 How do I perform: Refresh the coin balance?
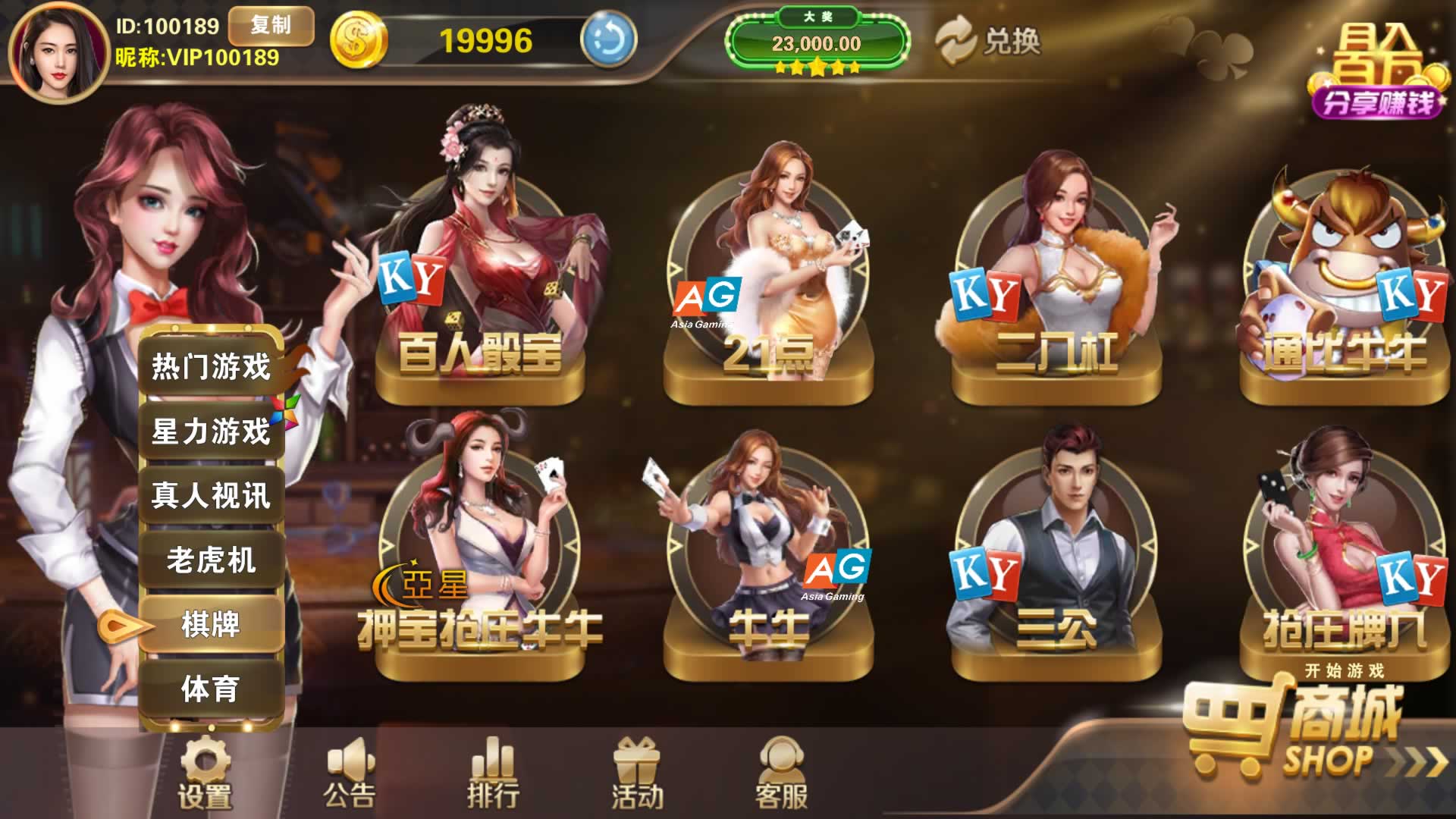(608, 39)
